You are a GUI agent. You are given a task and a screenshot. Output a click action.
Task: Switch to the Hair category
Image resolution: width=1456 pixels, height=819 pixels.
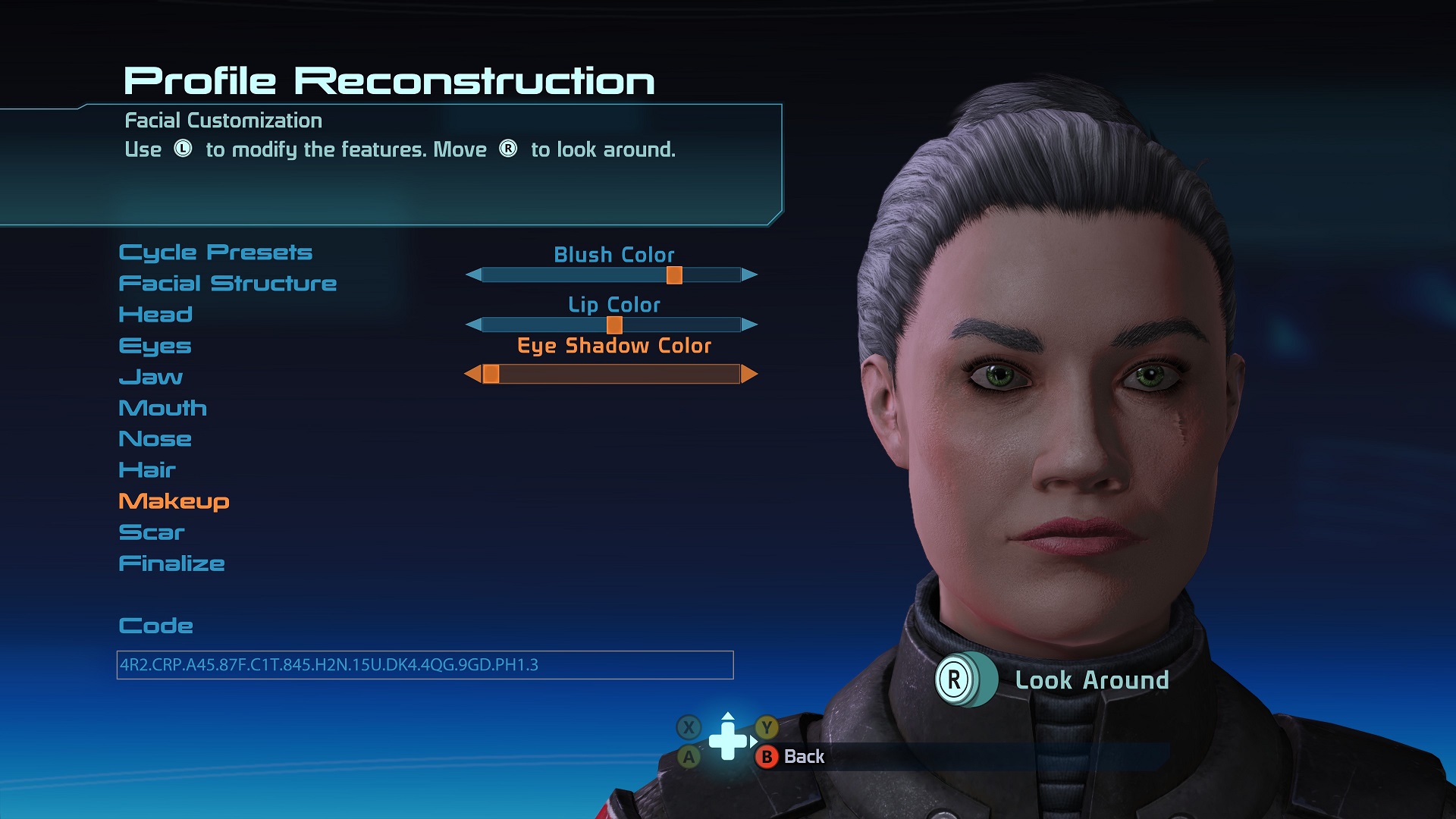[147, 470]
